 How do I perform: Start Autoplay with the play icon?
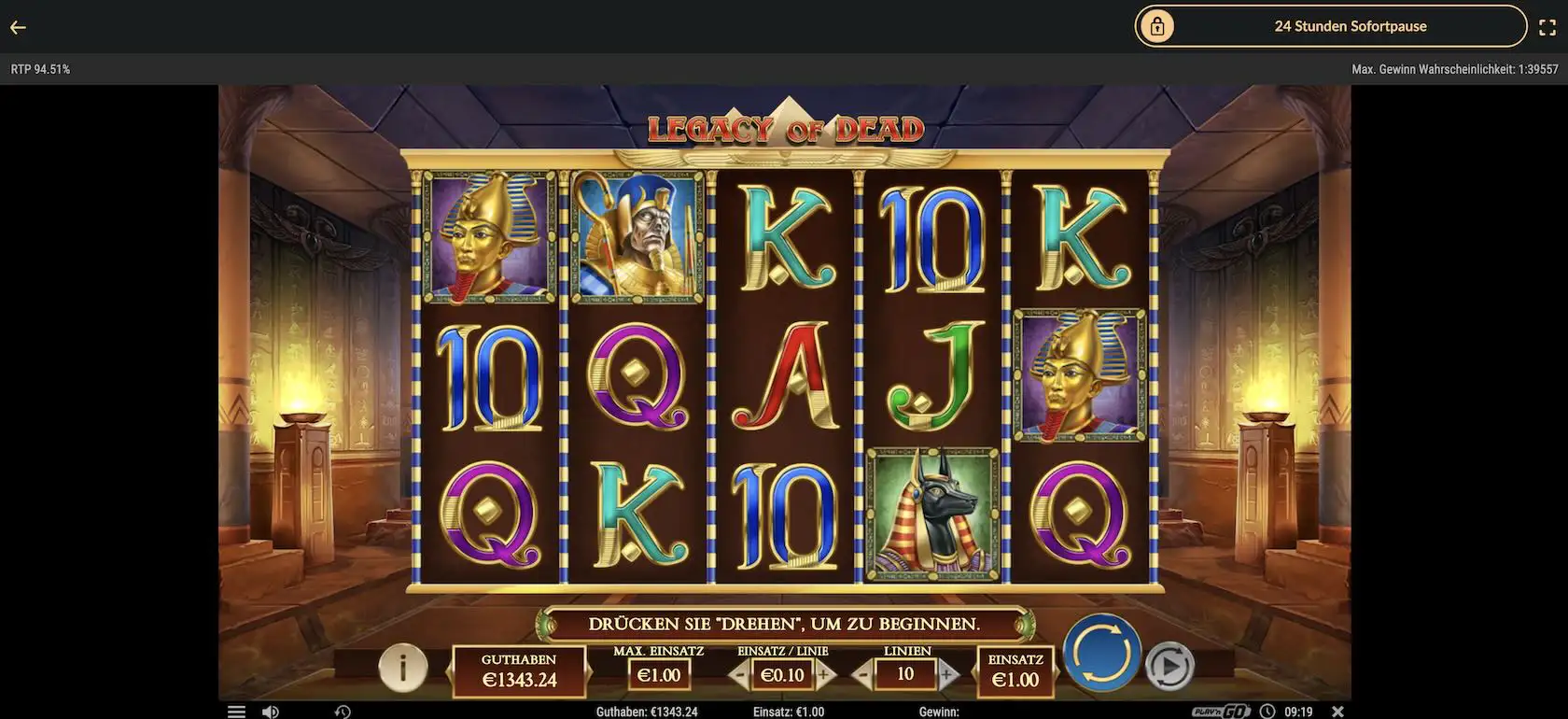[x=1170, y=665]
